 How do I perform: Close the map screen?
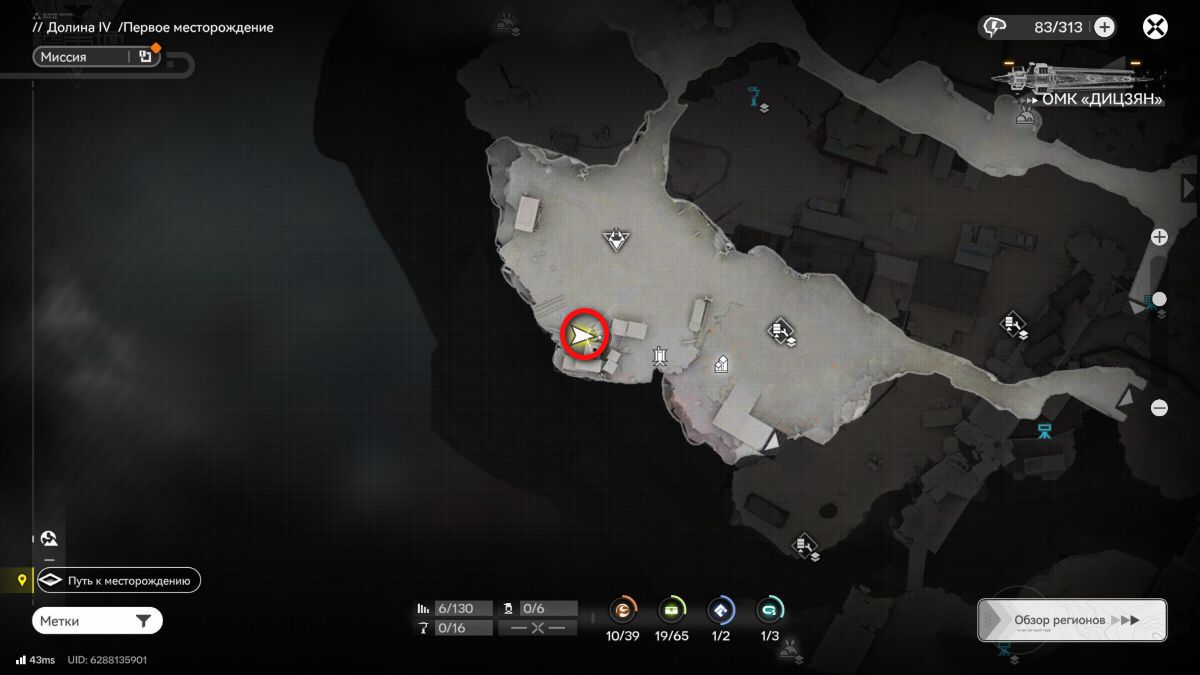tap(1156, 27)
